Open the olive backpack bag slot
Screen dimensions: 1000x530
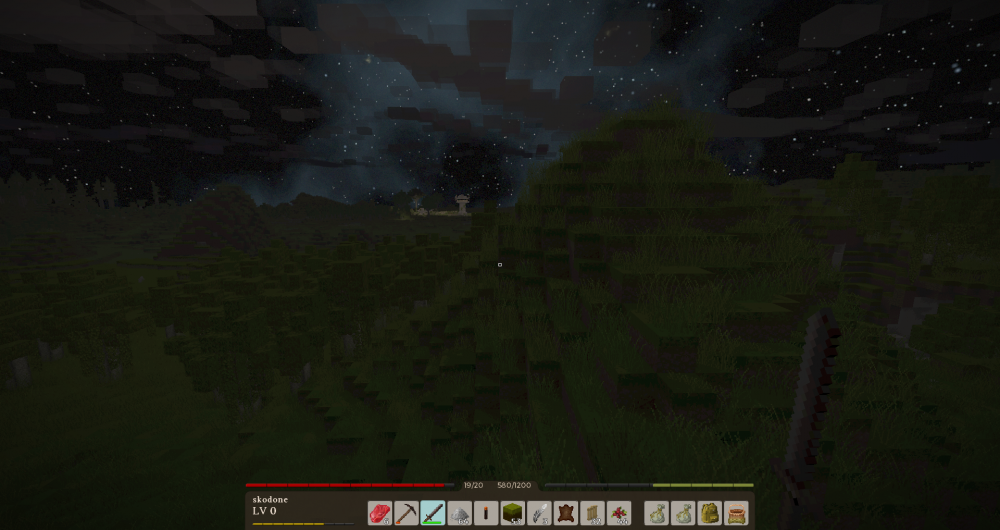(x=710, y=513)
